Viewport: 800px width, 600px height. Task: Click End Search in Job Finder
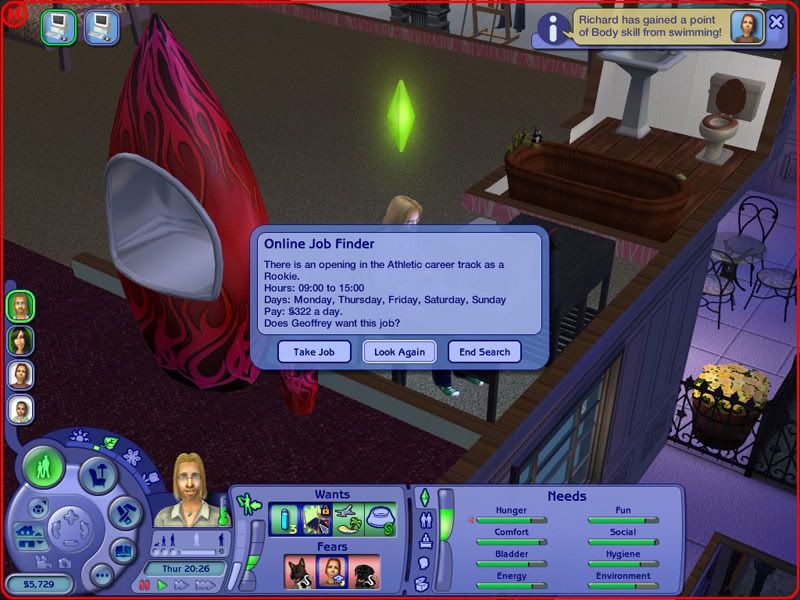[x=485, y=352]
